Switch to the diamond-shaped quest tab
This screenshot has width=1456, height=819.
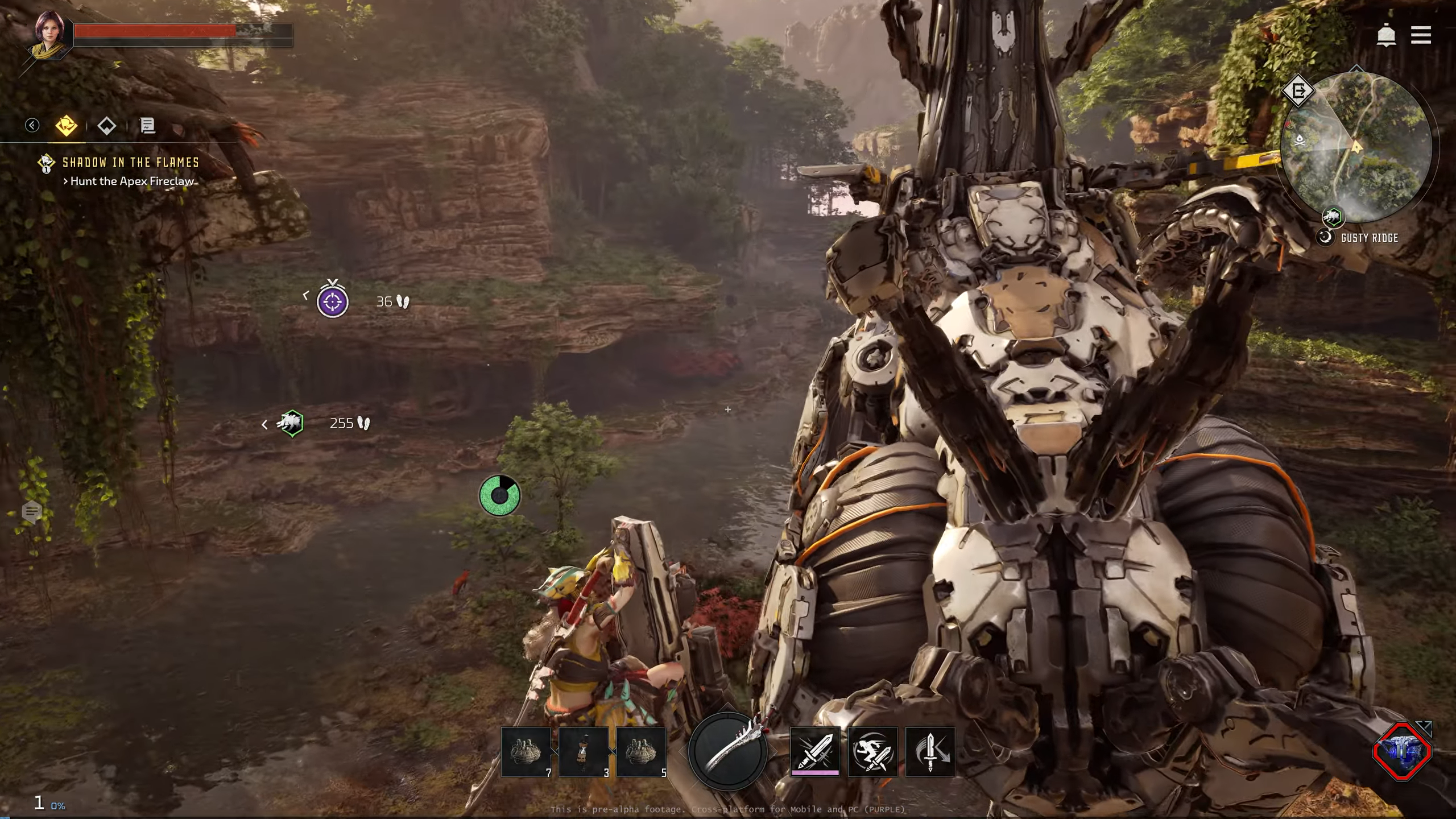click(x=106, y=126)
